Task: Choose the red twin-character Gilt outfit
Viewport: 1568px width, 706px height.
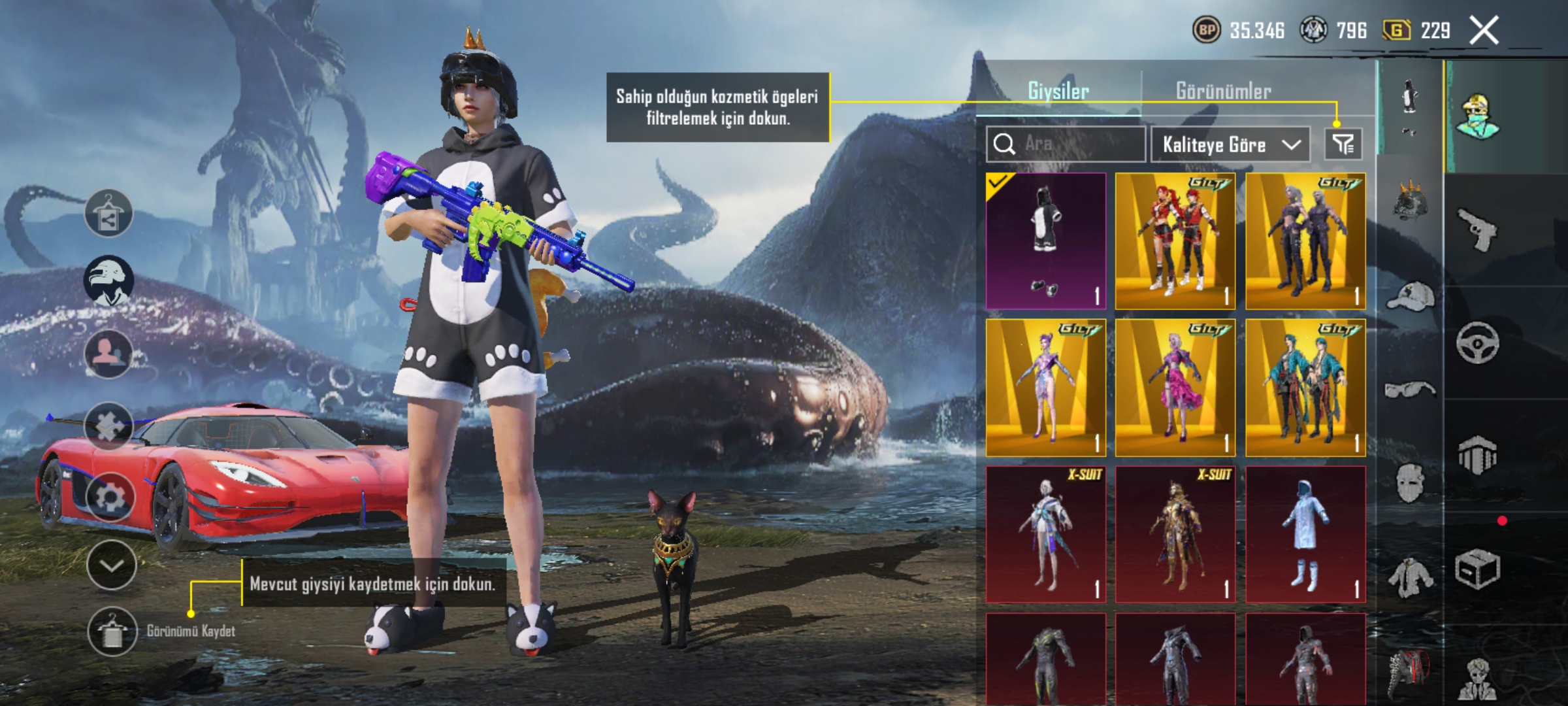Action: [x=1175, y=241]
